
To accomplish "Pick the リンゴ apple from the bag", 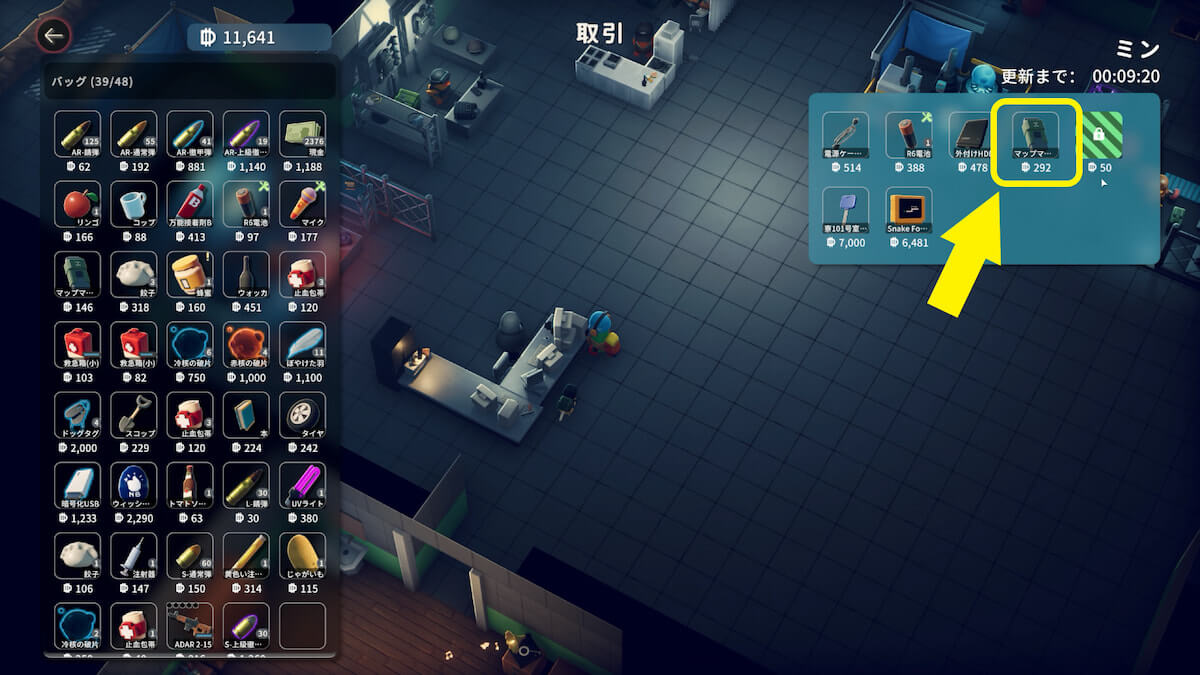I will coord(77,205).
